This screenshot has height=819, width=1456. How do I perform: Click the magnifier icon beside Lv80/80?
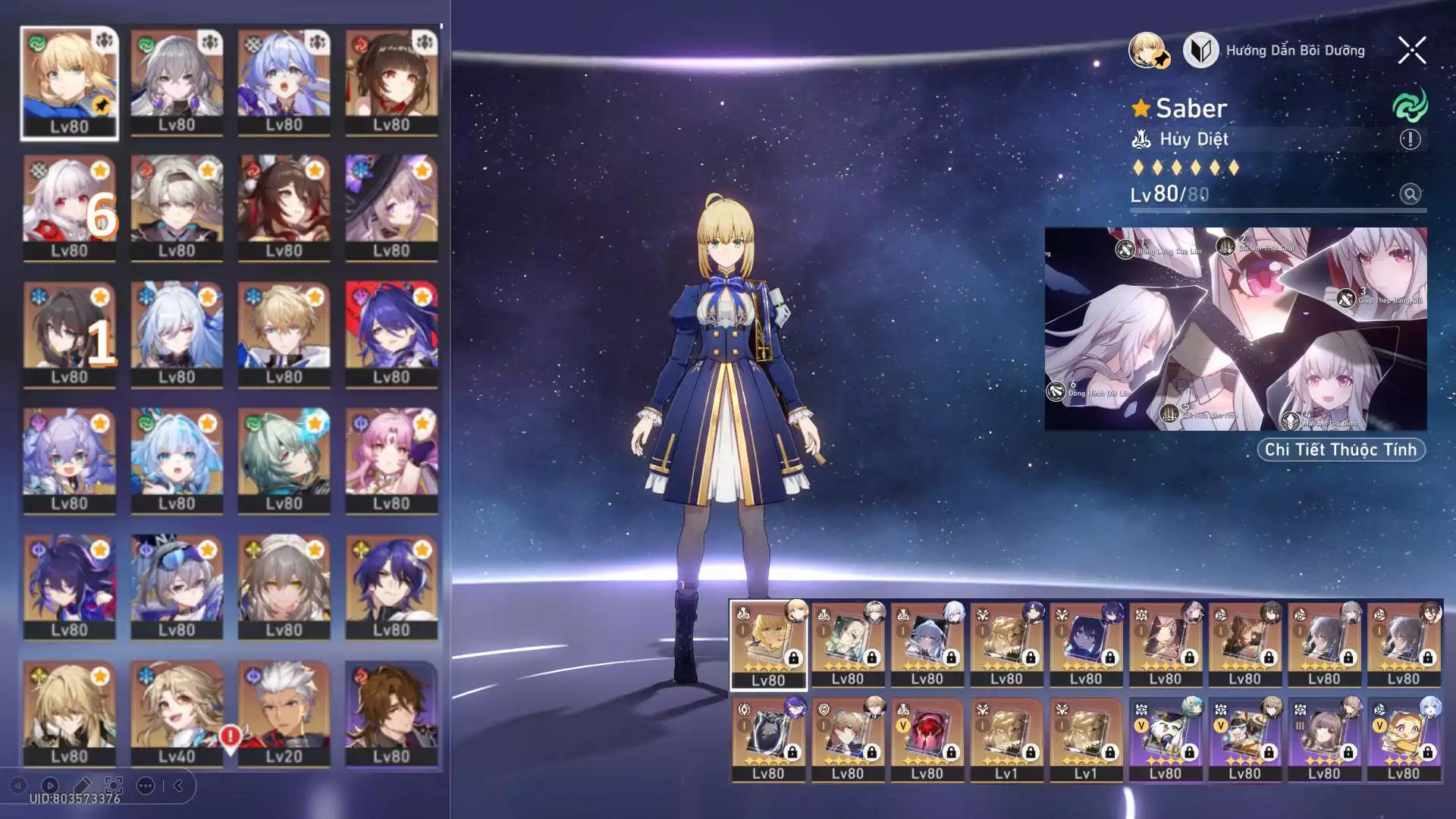coord(1410,194)
